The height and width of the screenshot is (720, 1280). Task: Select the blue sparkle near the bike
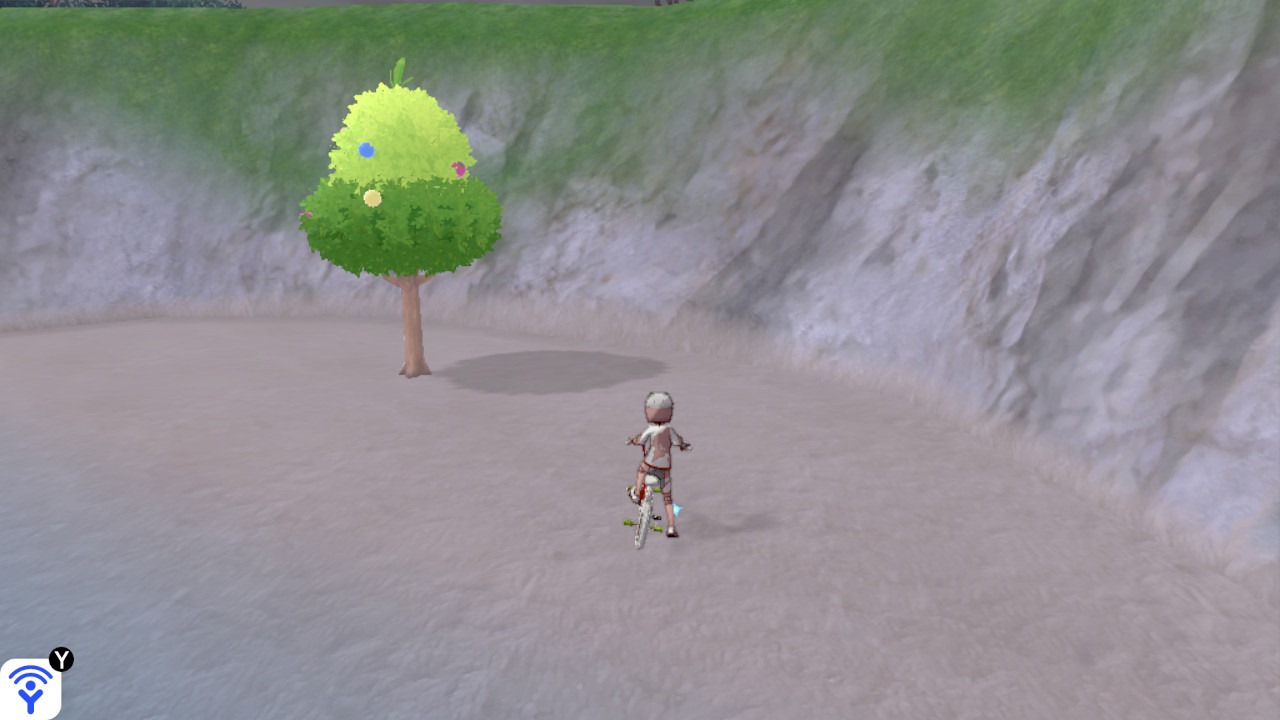[676, 509]
